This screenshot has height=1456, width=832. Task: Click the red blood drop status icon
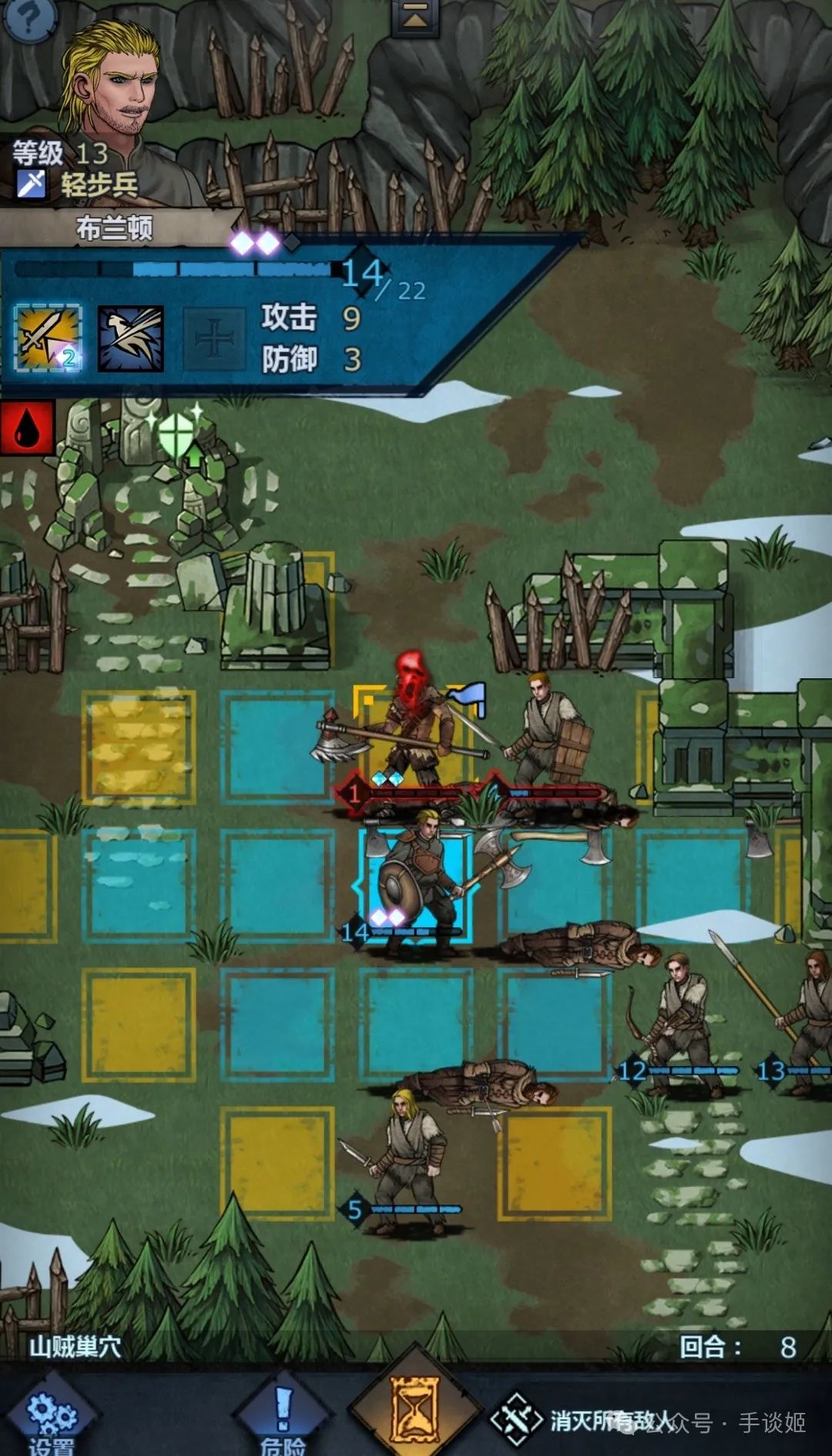coord(27,427)
